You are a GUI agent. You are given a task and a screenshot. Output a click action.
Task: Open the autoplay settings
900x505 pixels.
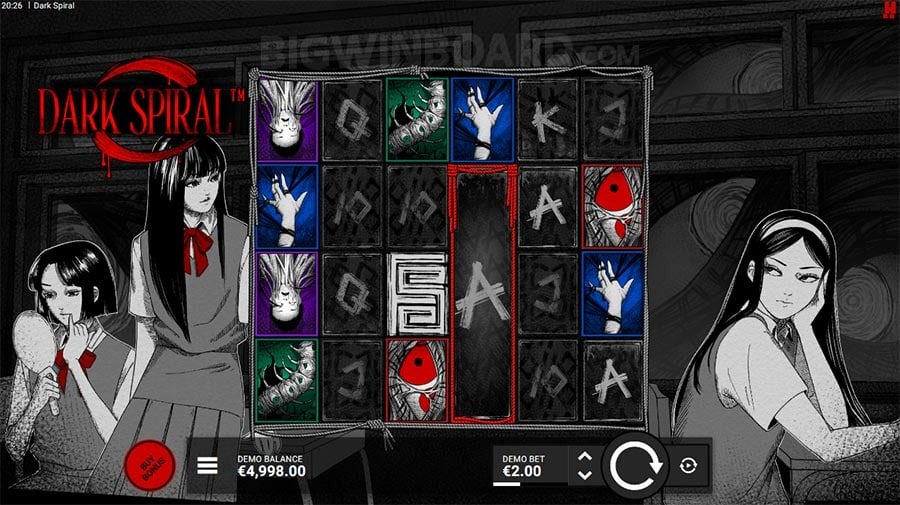pyautogui.click(x=690, y=465)
